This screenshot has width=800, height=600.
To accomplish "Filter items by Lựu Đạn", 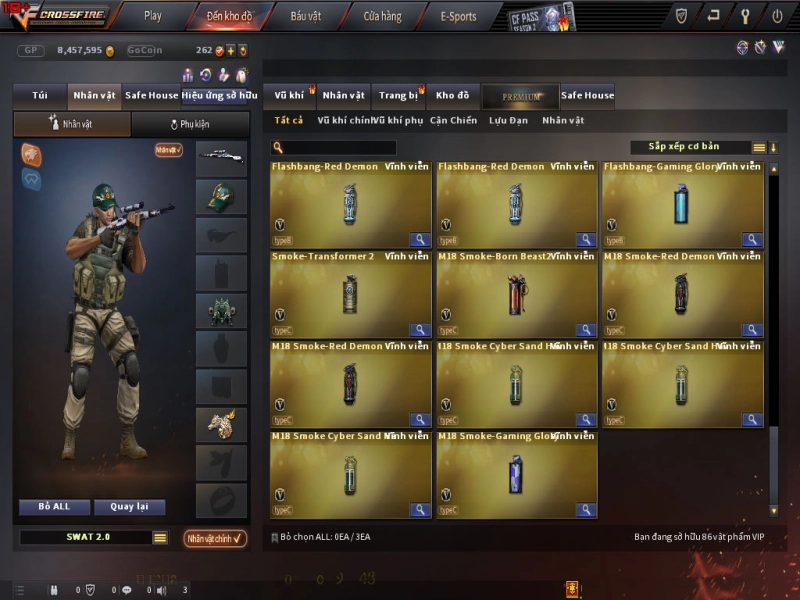I will [x=510, y=121].
